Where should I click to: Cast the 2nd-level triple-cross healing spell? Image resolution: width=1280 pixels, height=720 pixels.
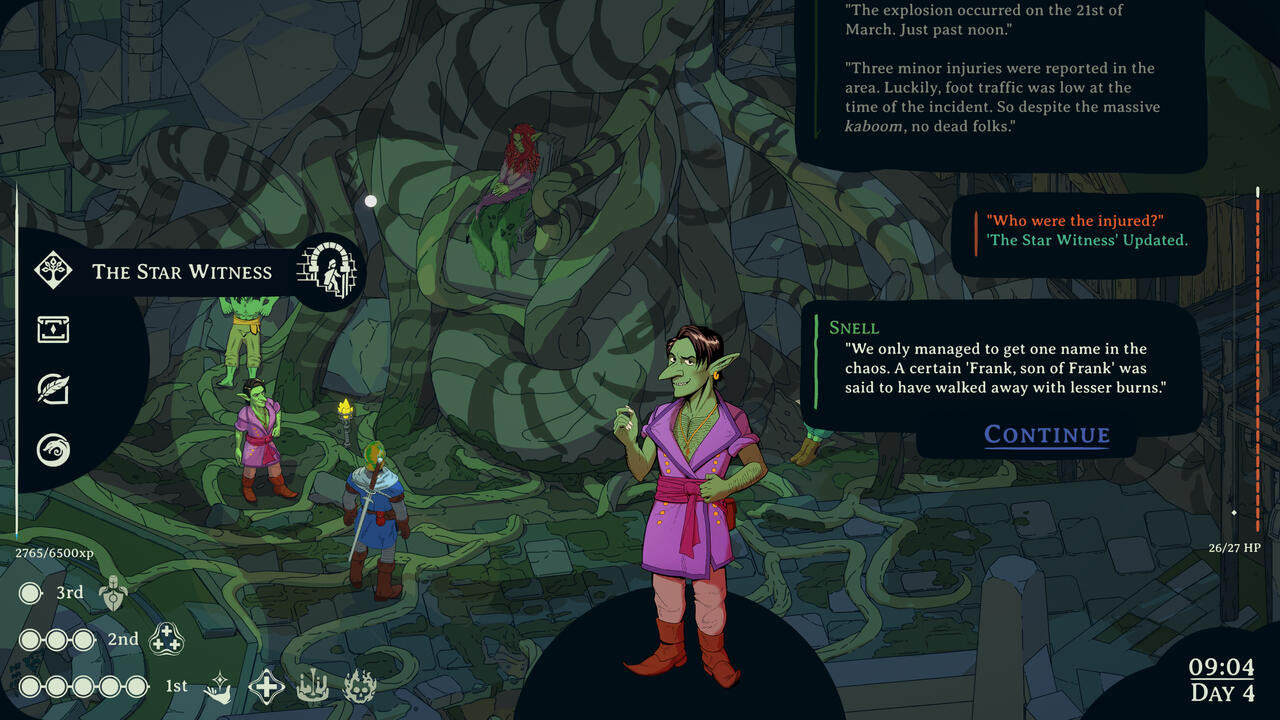pyautogui.click(x=166, y=640)
